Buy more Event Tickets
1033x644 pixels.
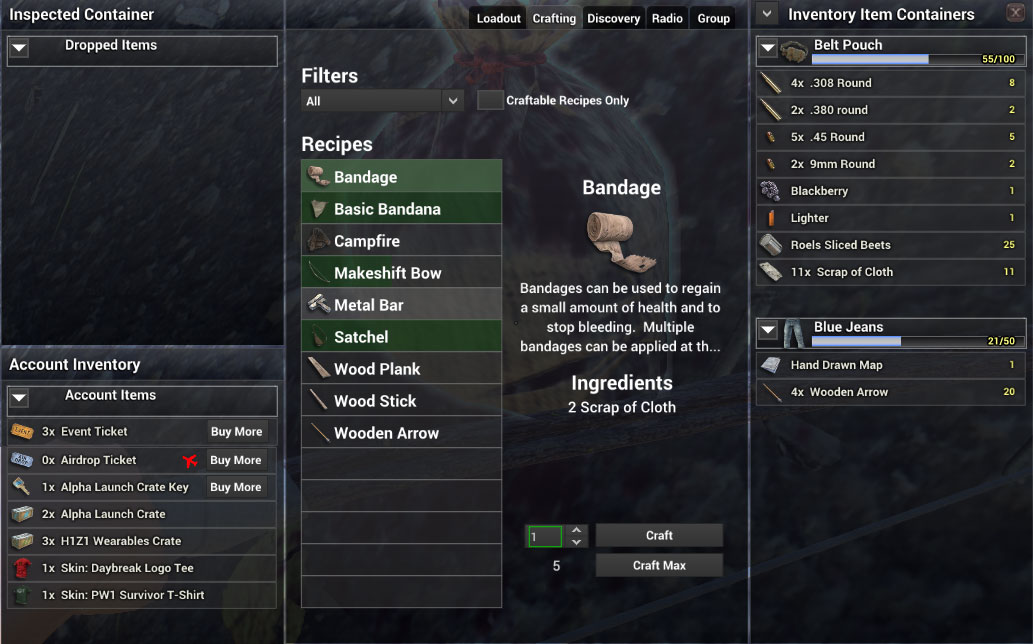pos(236,432)
